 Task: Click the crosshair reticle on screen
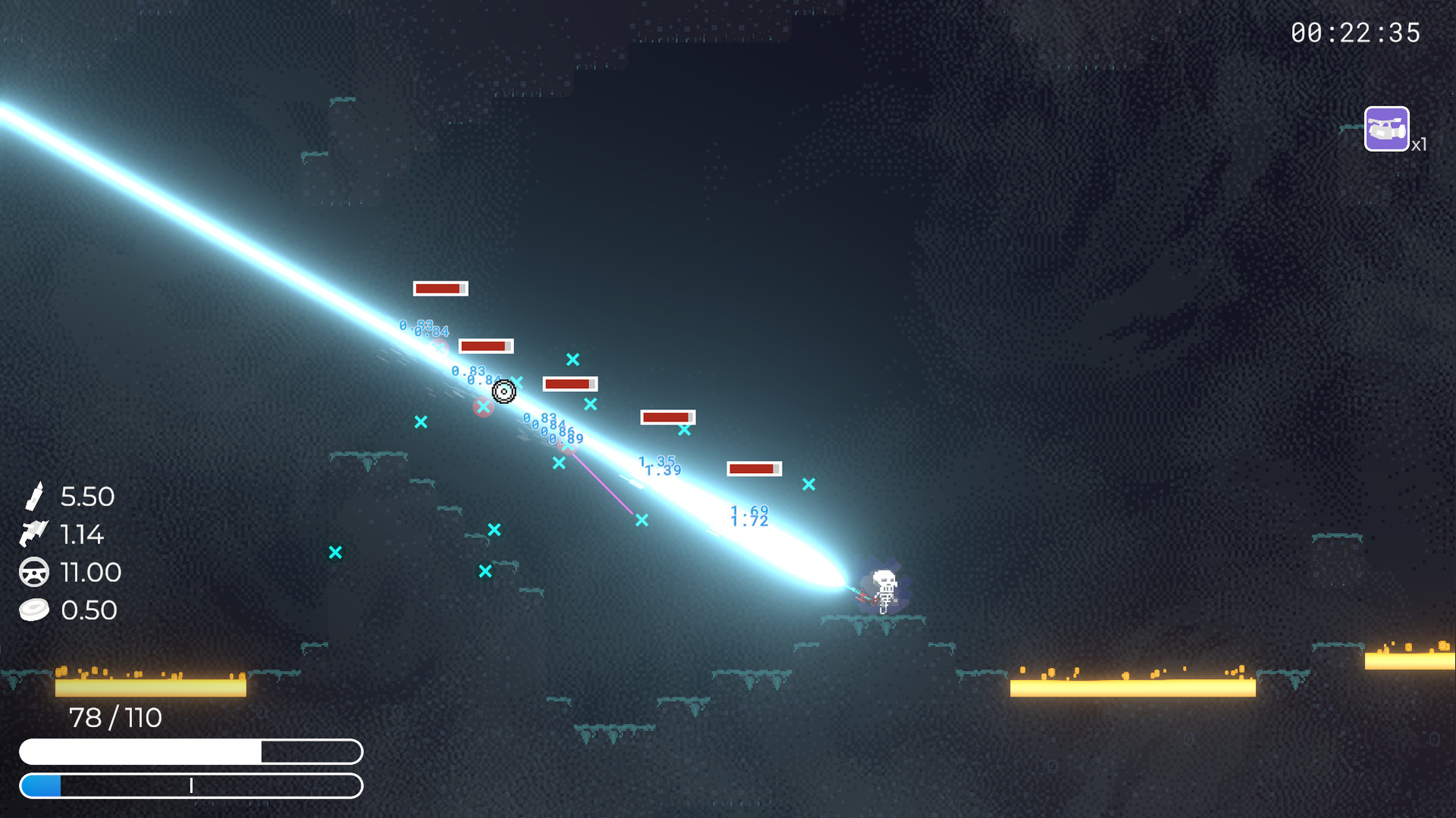coord(503,392)
